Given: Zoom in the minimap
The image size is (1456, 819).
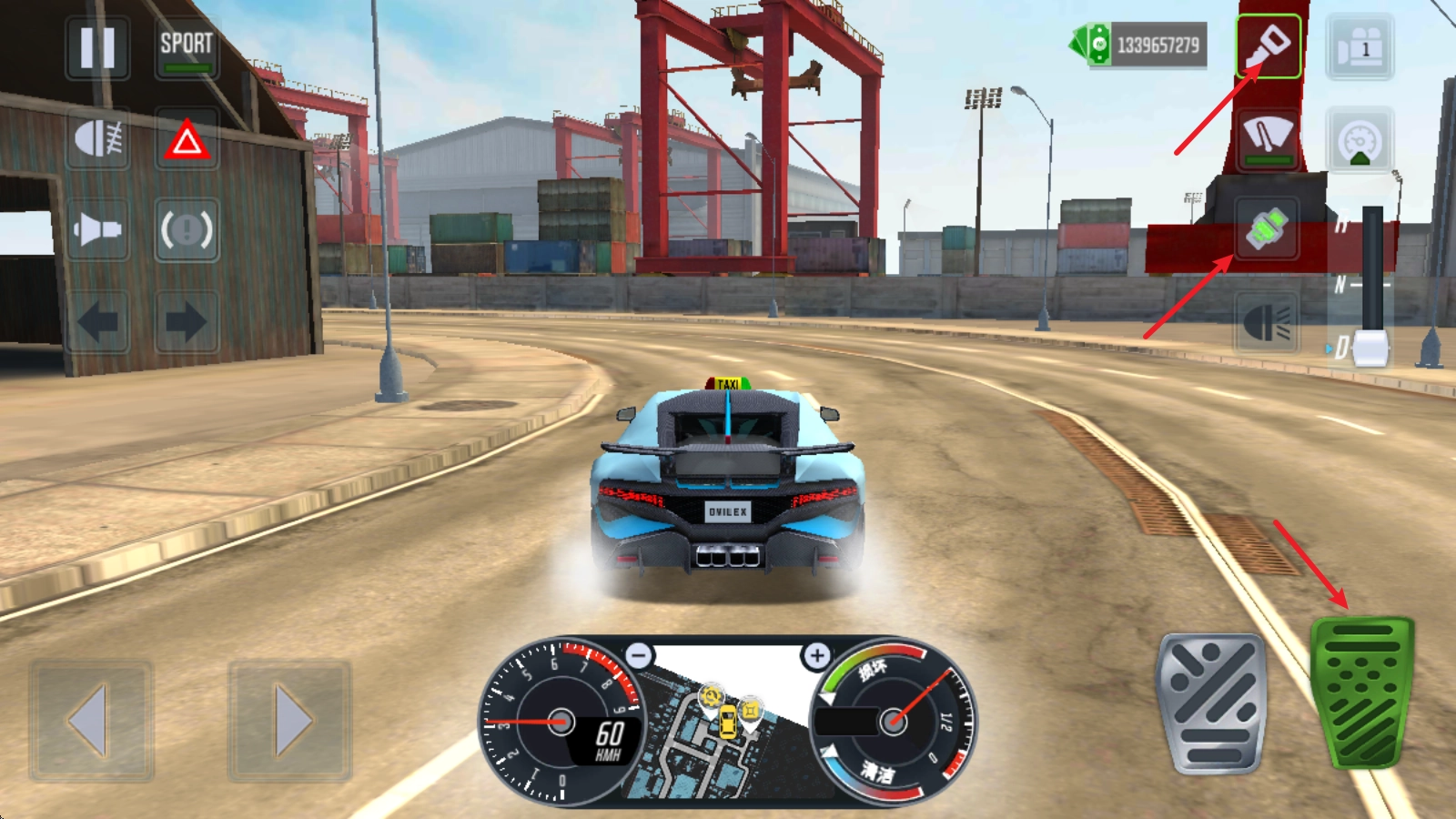Looking at the screenshot, I should coord(816,655).
